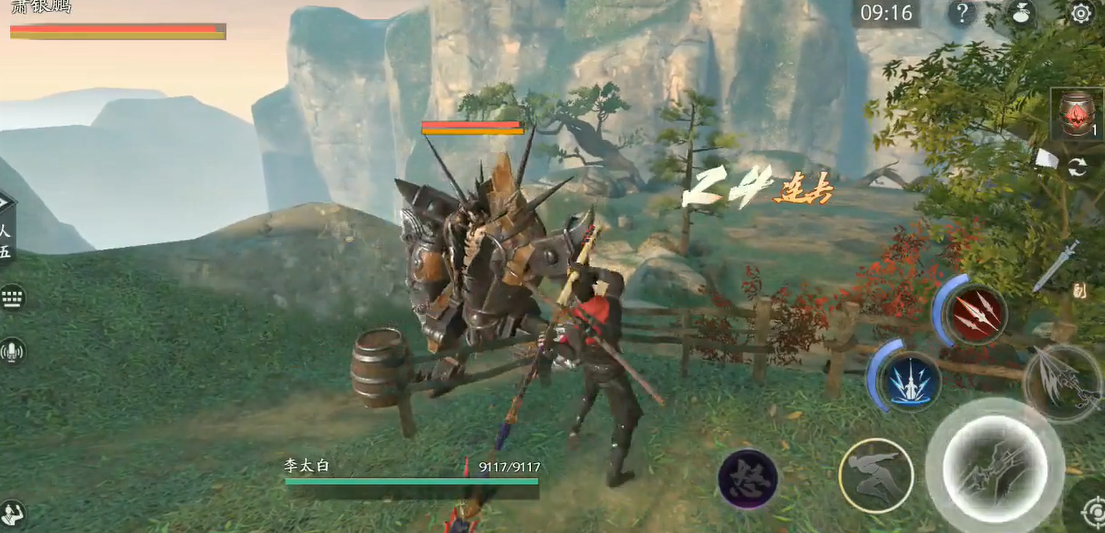The image size is (1105, 533).
Task: Open the keyboard chat input
Action: tap(12, 297)
